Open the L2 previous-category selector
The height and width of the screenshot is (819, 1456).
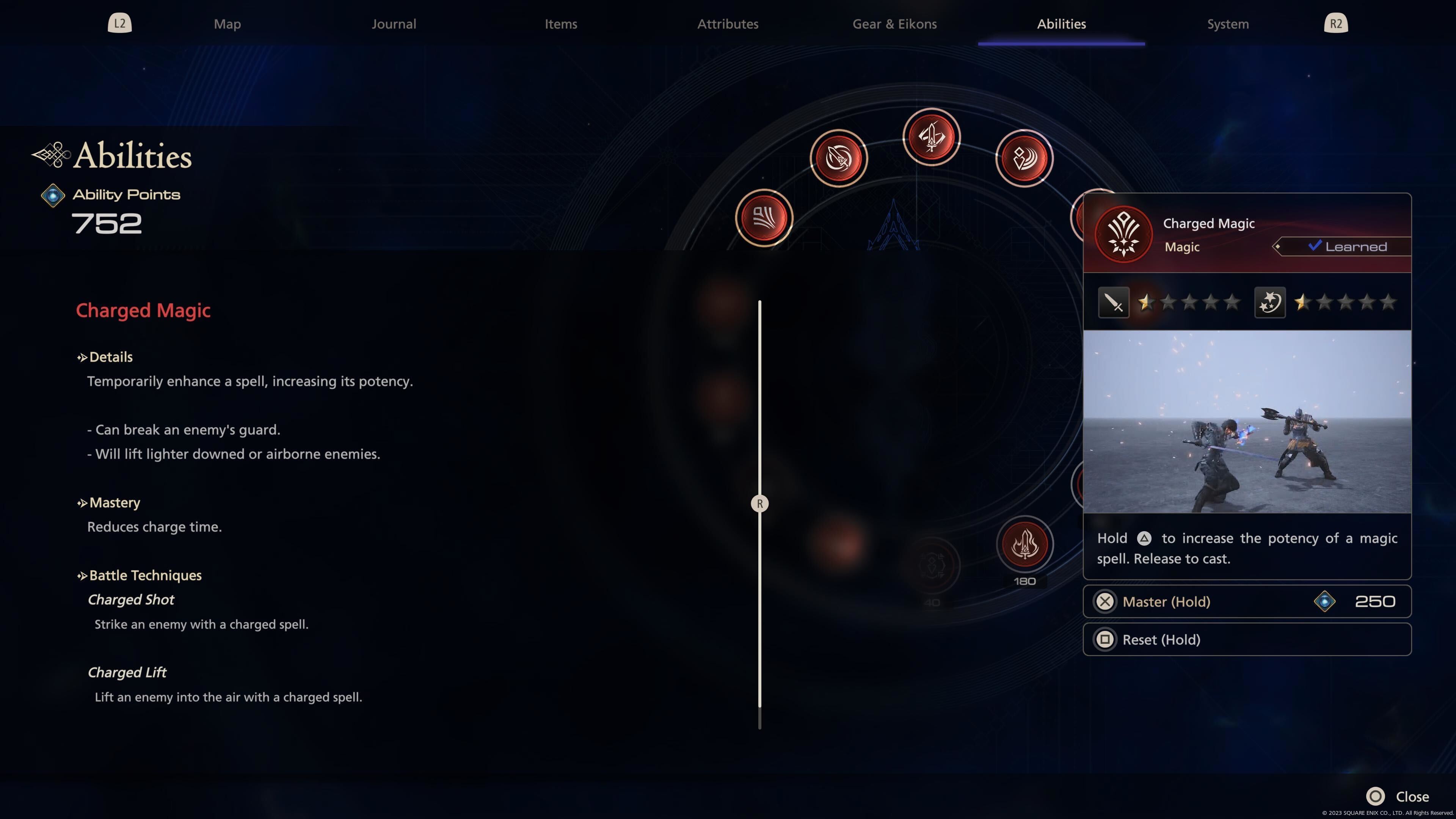pos(119,23)
